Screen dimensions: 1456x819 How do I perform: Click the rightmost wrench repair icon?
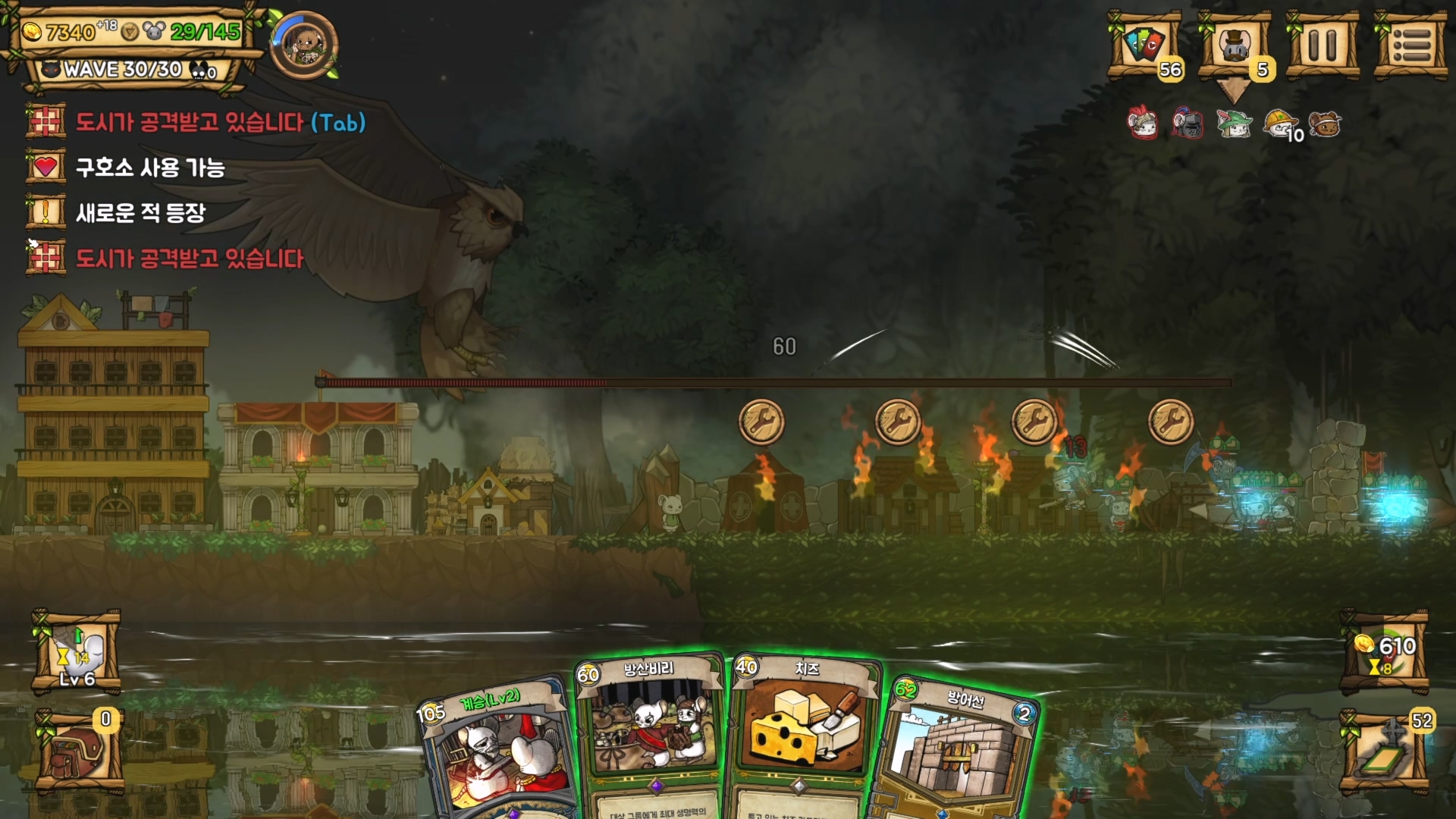[1171, 422]
